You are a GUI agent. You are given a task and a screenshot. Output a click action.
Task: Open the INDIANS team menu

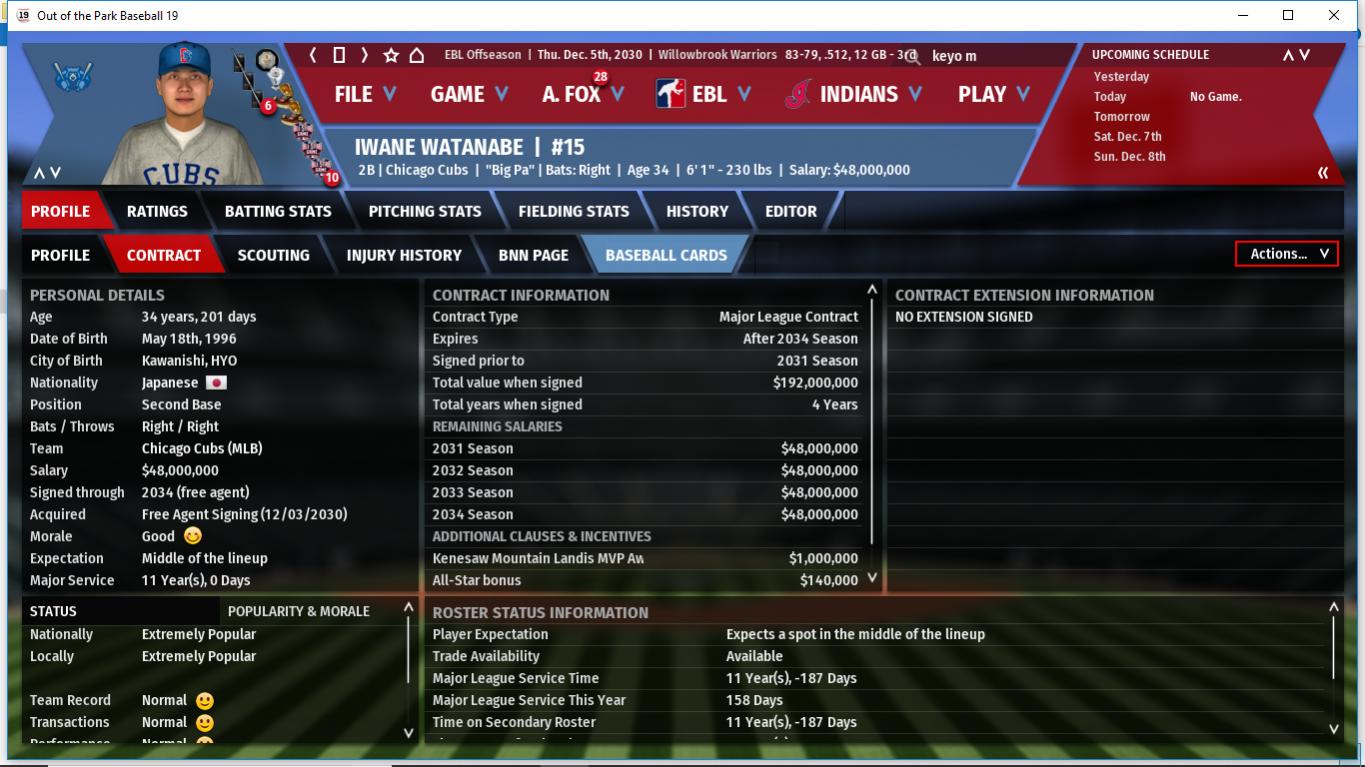(857, 94)
